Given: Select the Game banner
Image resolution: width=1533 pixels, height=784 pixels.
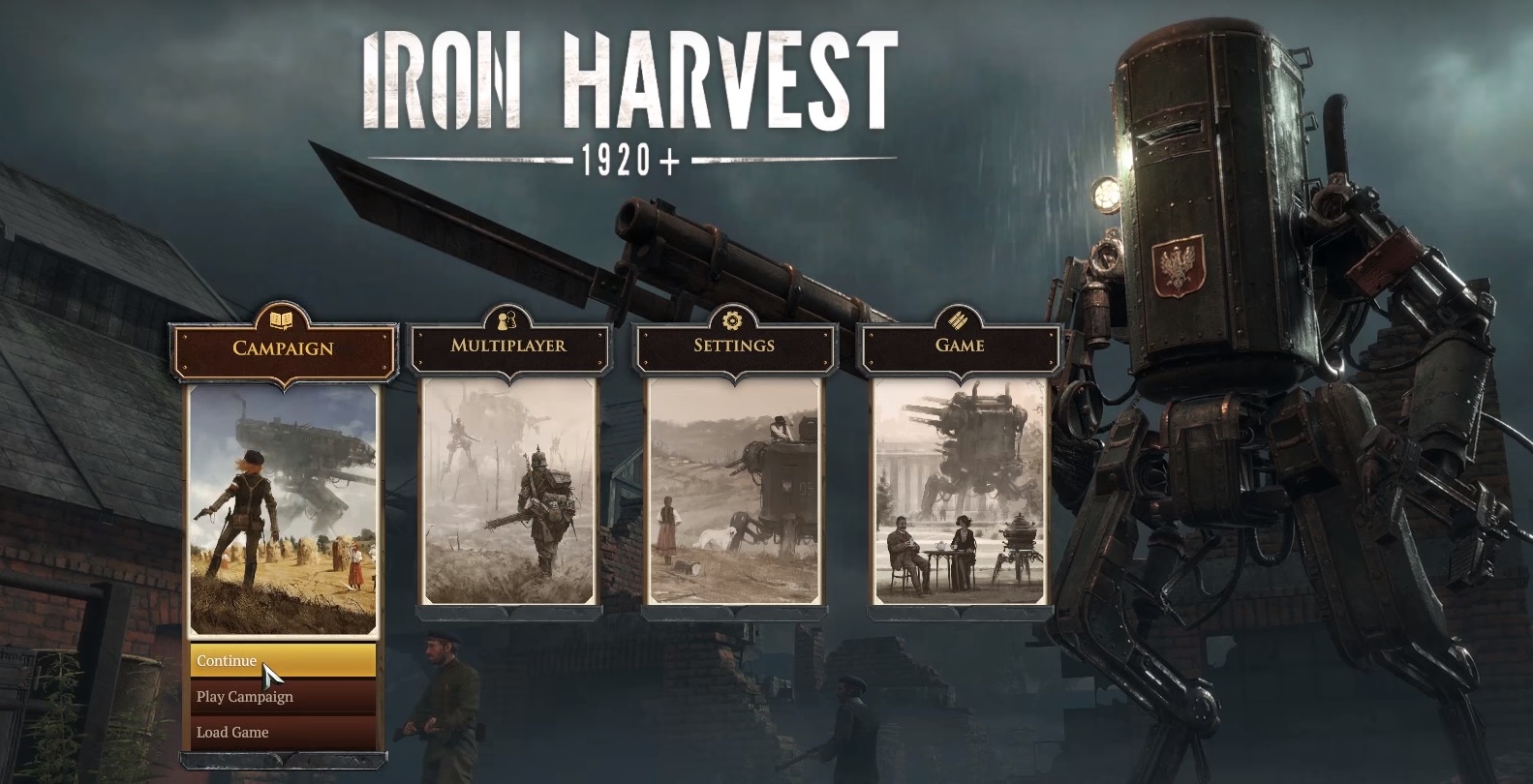Looking at the screenshot, I should [960, 347].
